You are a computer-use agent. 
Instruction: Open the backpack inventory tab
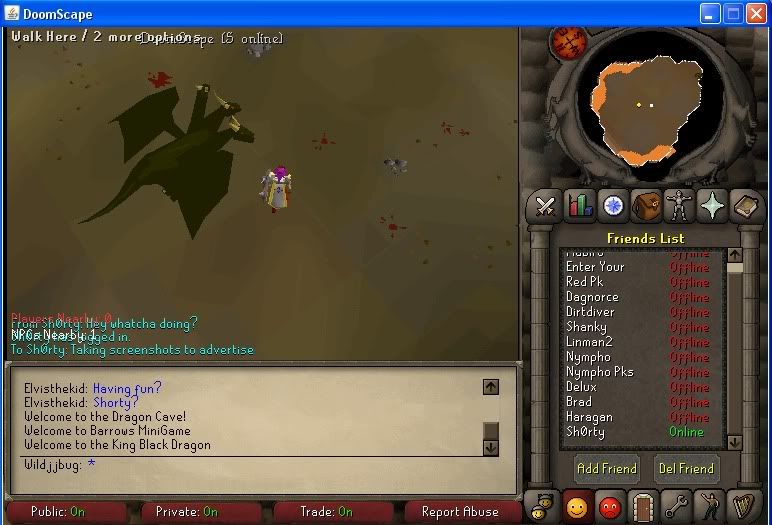tap(646, 206)
